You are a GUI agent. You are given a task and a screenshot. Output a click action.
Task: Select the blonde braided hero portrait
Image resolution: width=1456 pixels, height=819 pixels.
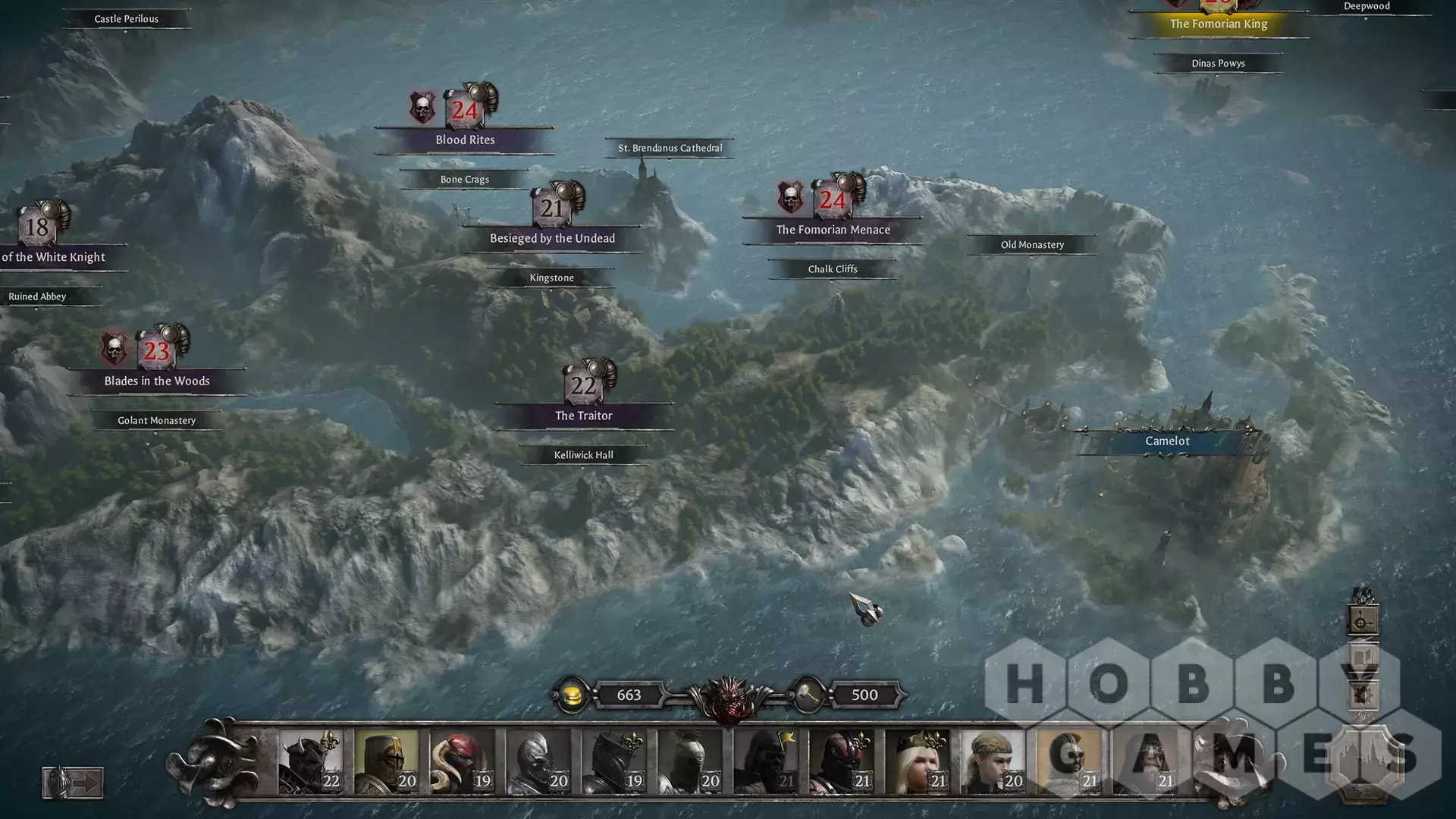point(993,761)
